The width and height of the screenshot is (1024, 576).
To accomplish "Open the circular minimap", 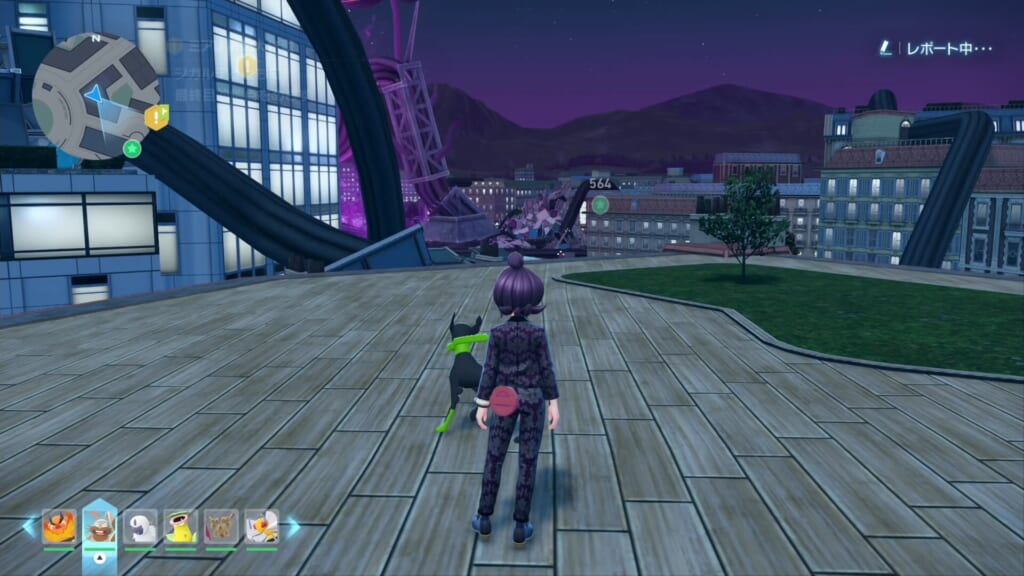I will (96, 95).
